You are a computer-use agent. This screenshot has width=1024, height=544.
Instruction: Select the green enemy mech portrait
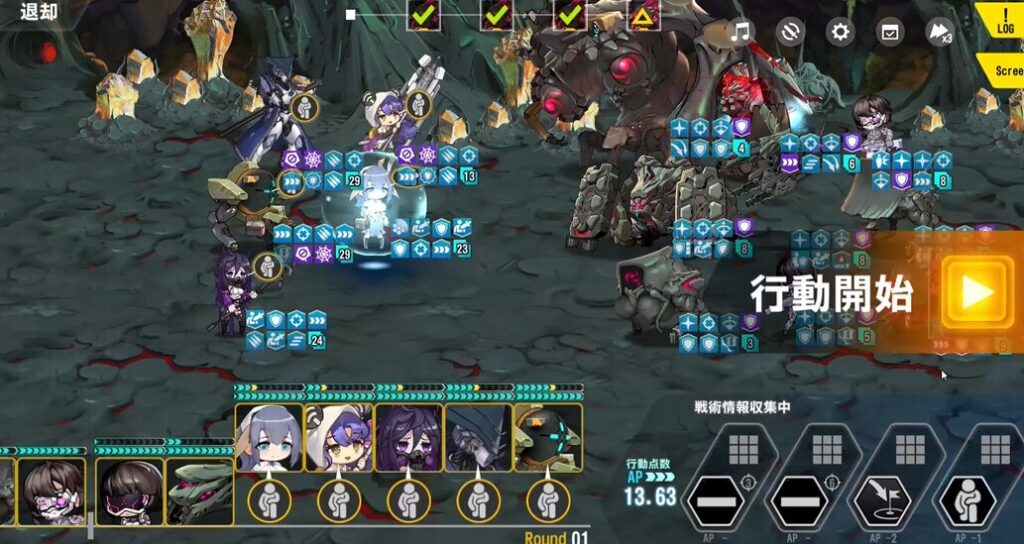[x=199, y=491]
